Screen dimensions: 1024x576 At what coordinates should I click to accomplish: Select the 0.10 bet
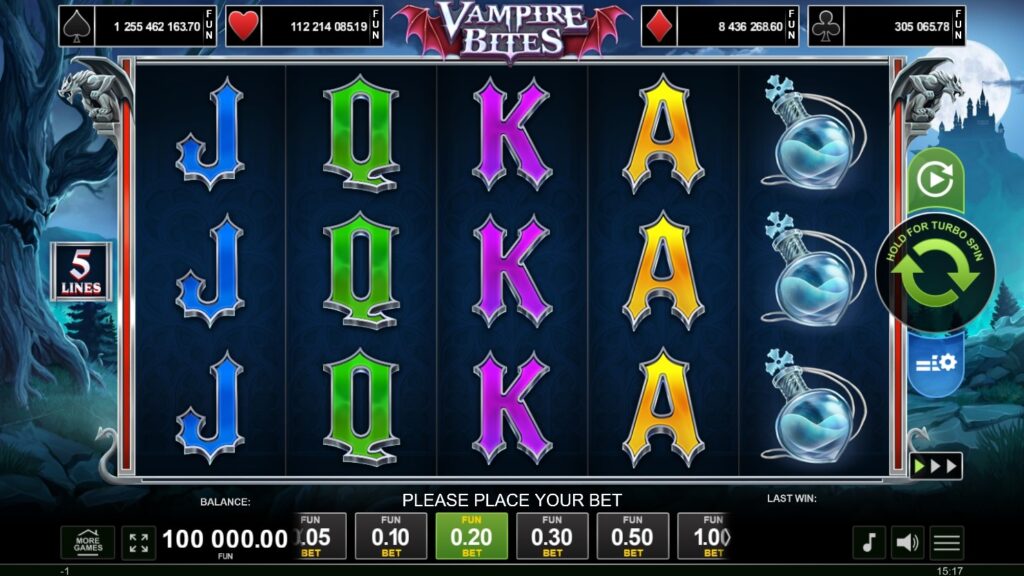390,537
